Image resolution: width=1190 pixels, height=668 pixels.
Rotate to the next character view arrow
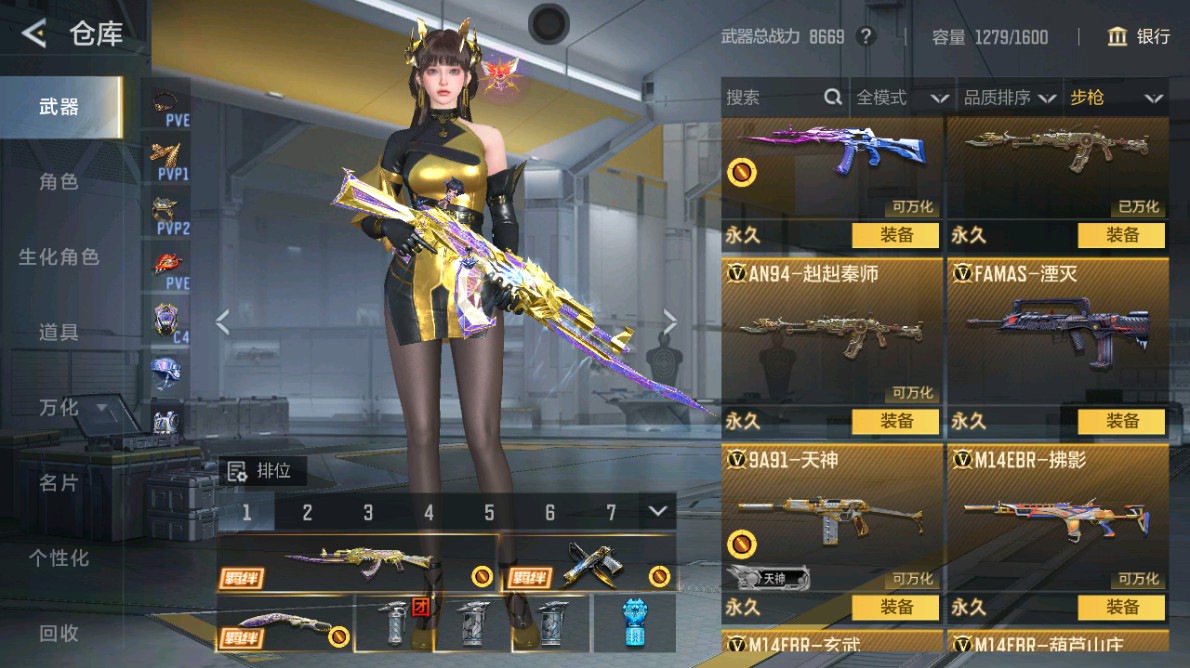[670, 322]
